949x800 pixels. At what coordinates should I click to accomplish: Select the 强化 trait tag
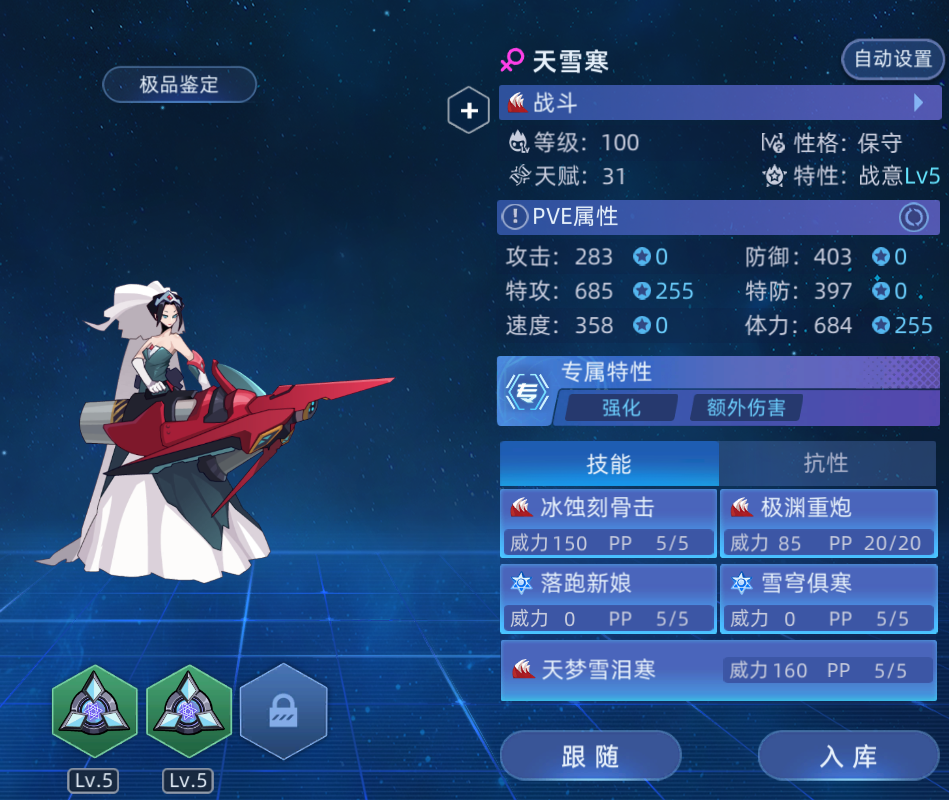621,407
